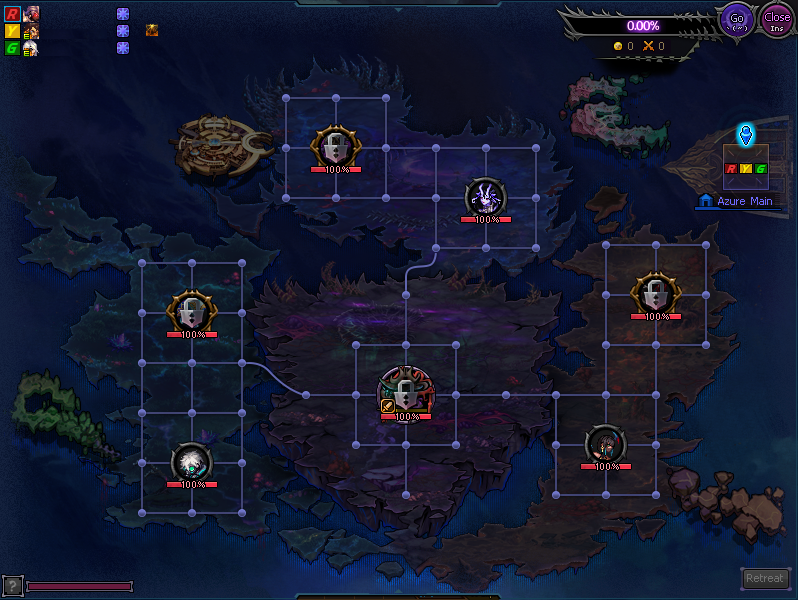The width and height of the screenshot is (798, 600).
Task: Choose the yellow Y party slot
Action: pyautogui.click(x=13, y=31)
